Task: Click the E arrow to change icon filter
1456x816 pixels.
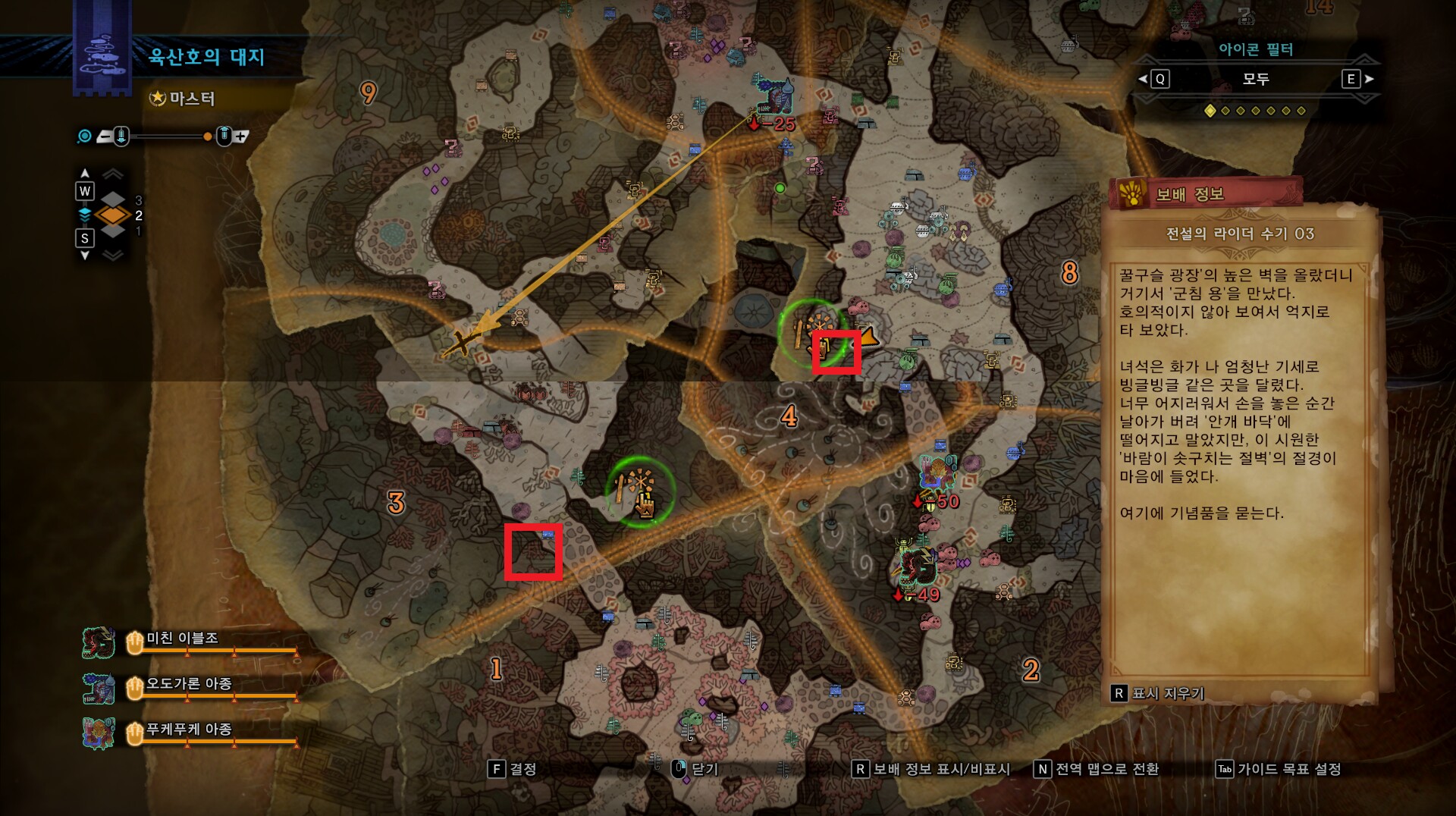Action: (x=1365, y=80)
